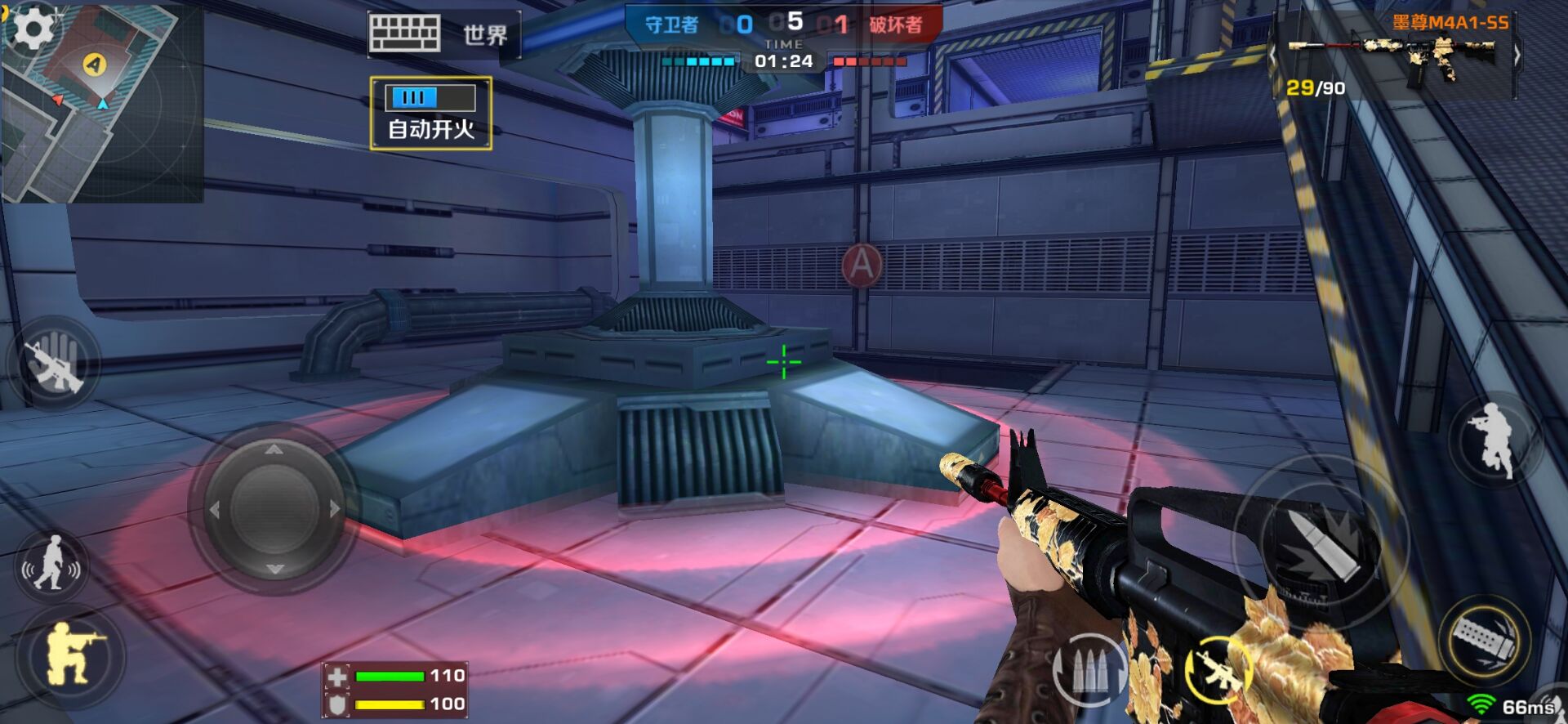Drop the weapon with the hand-and-rifle icon
This screenshot has height=724, width=1568.
tap(54, 363)
